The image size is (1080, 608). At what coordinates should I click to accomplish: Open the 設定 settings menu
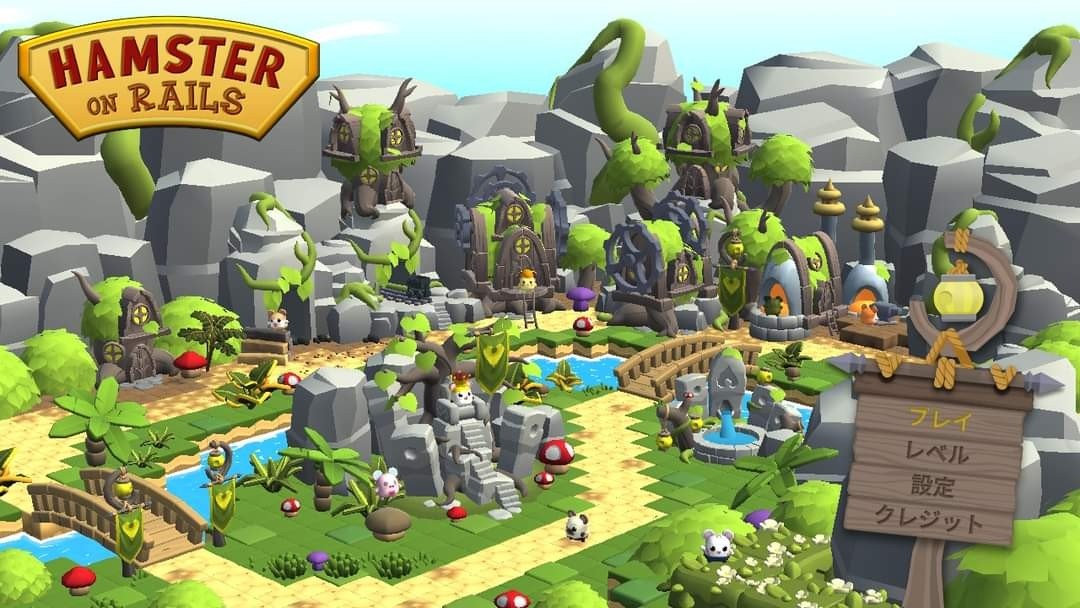(x=933, y=487)
